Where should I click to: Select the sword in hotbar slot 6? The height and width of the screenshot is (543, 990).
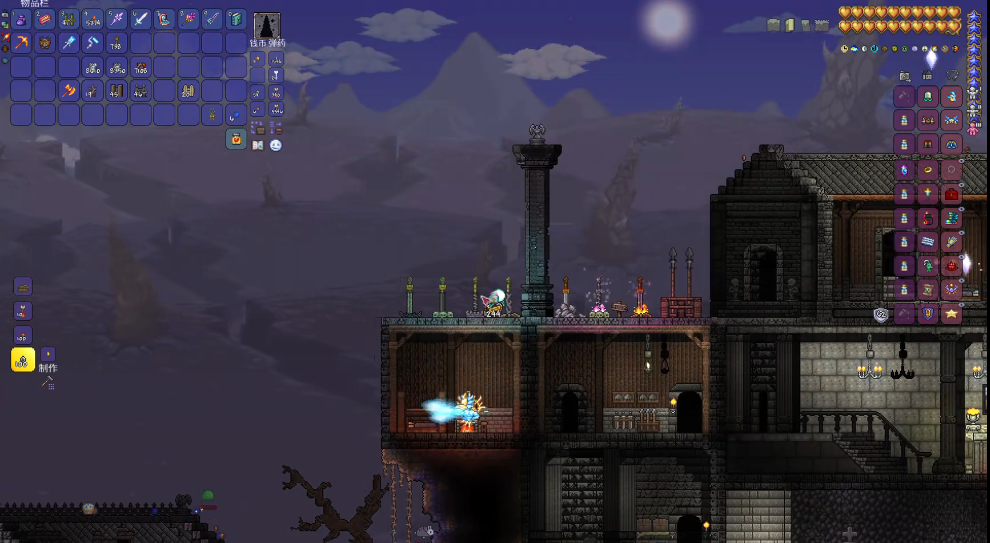coord(141,19)
